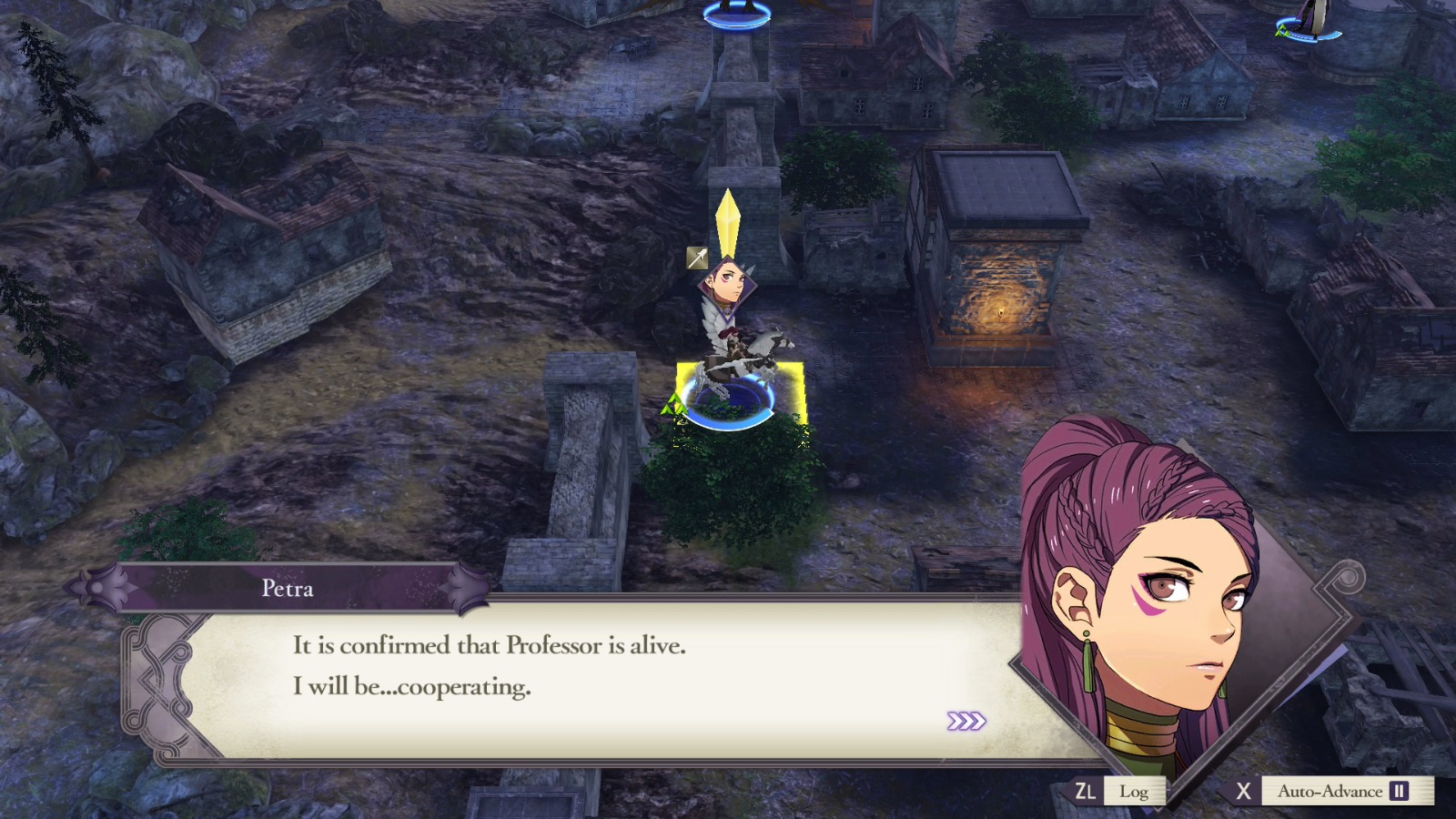The width and height of the screenshot is (1456, 819).
Task: Click the X button icon beside Auto-Advance
Action: 1244,791
